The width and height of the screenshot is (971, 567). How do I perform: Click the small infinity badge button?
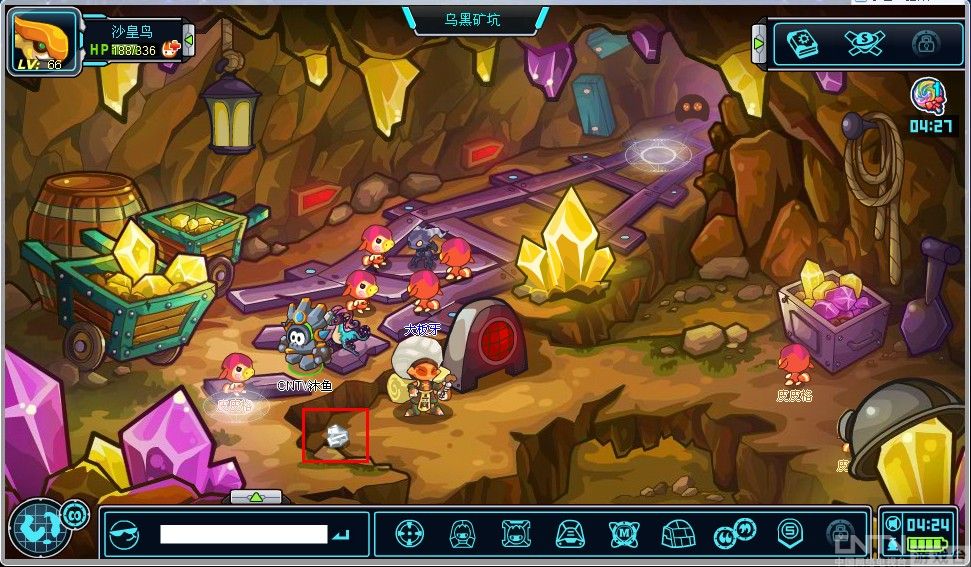coord(74,515)
